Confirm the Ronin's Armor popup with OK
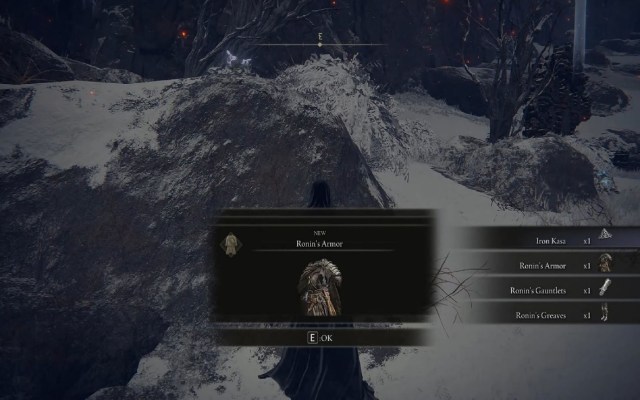Screen dimensions: 640x400 click(321, 338)
